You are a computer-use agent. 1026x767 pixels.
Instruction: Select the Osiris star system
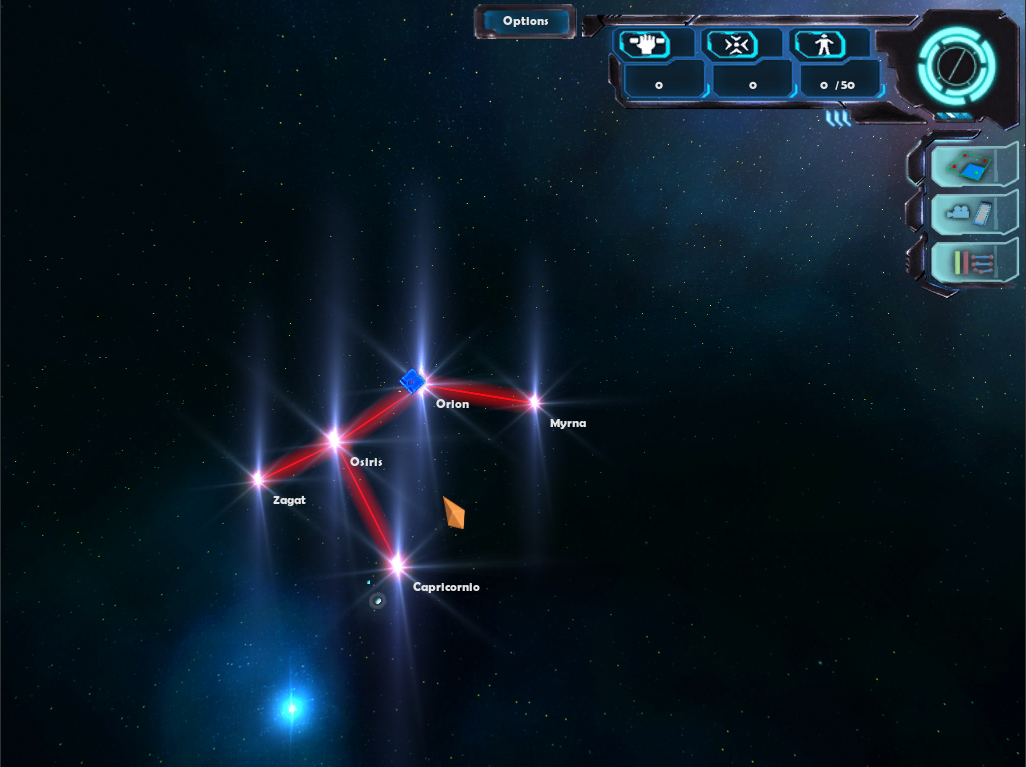point(334,439)
